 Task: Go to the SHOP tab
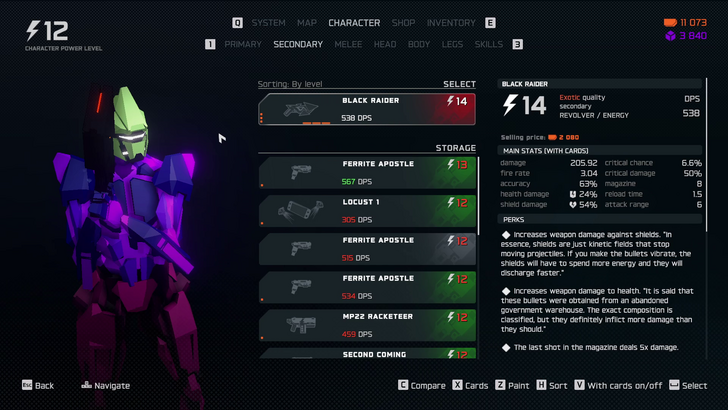coord(403,23)
